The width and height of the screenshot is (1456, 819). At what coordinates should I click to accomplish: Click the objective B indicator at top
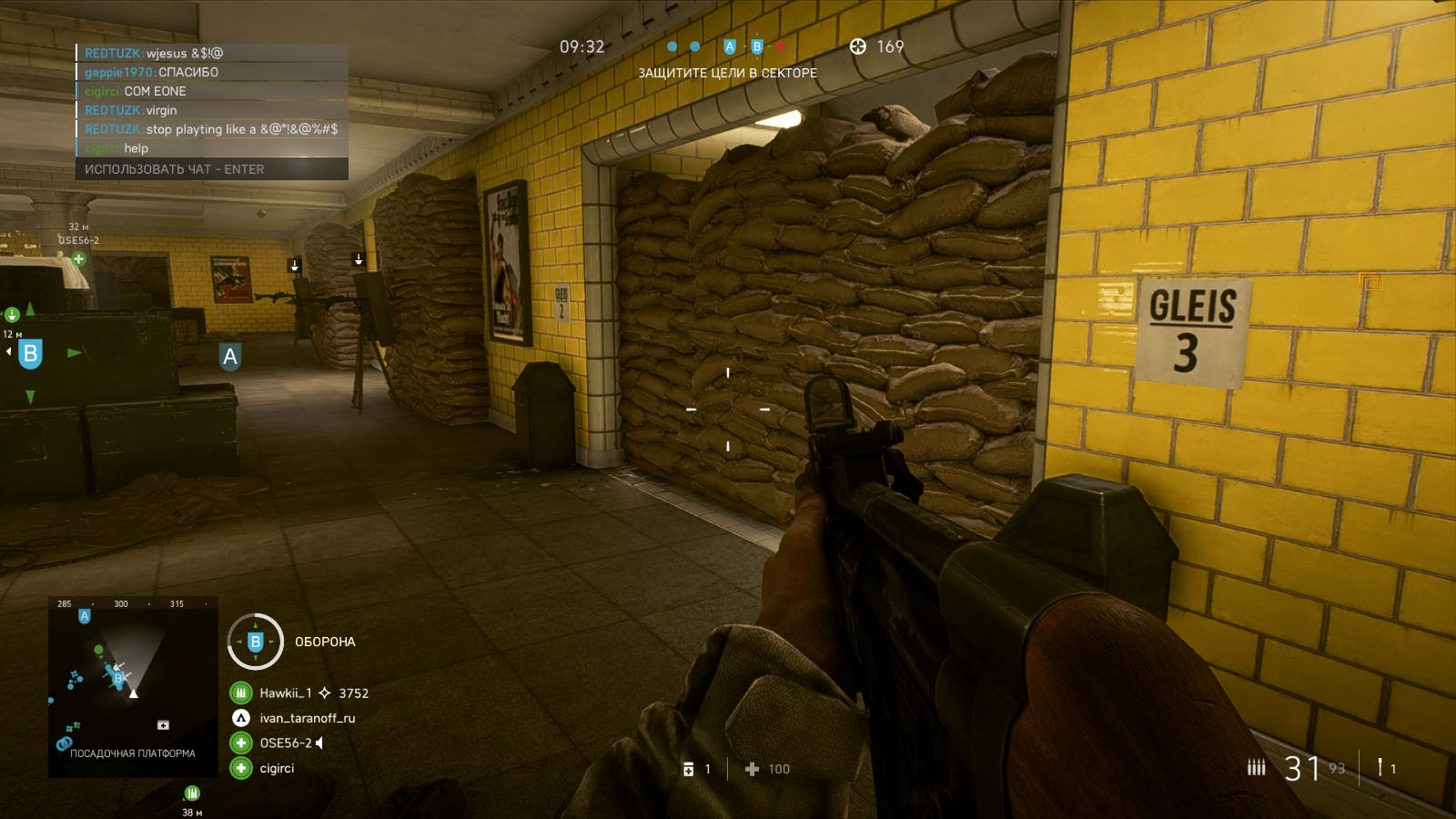point(756,46)
